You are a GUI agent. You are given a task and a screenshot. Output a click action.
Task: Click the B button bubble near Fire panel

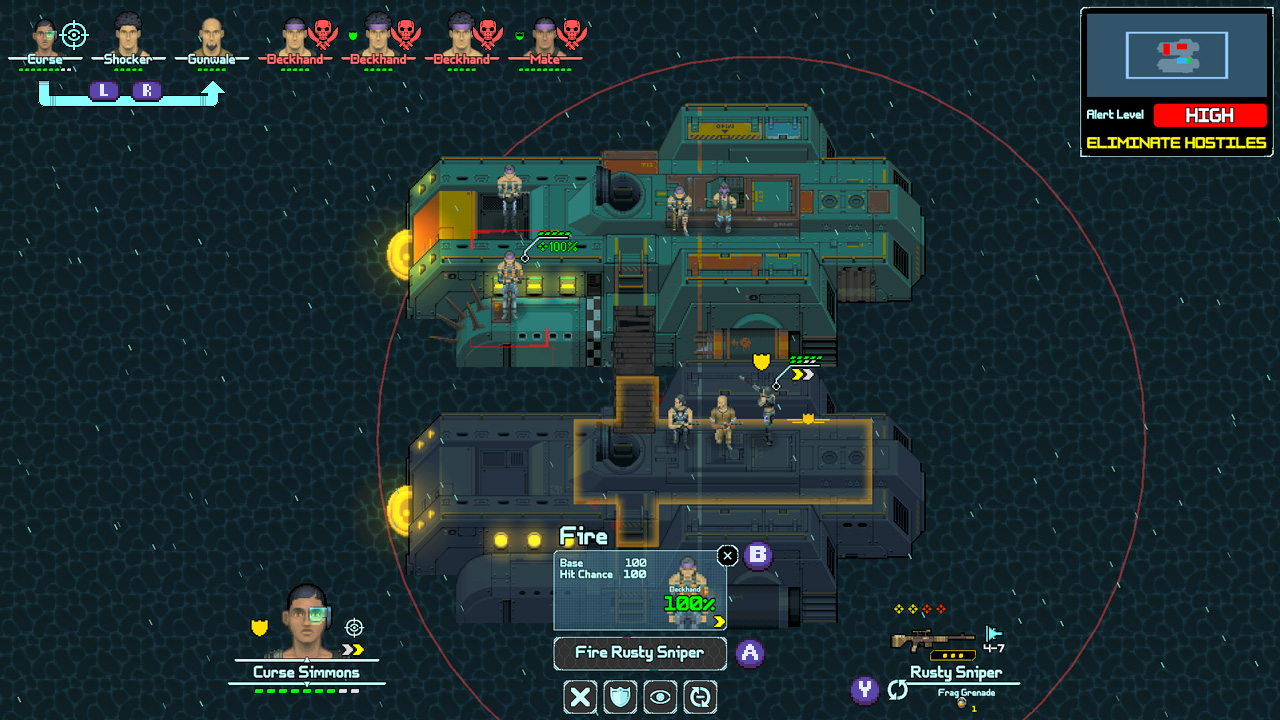pos(757,556)
